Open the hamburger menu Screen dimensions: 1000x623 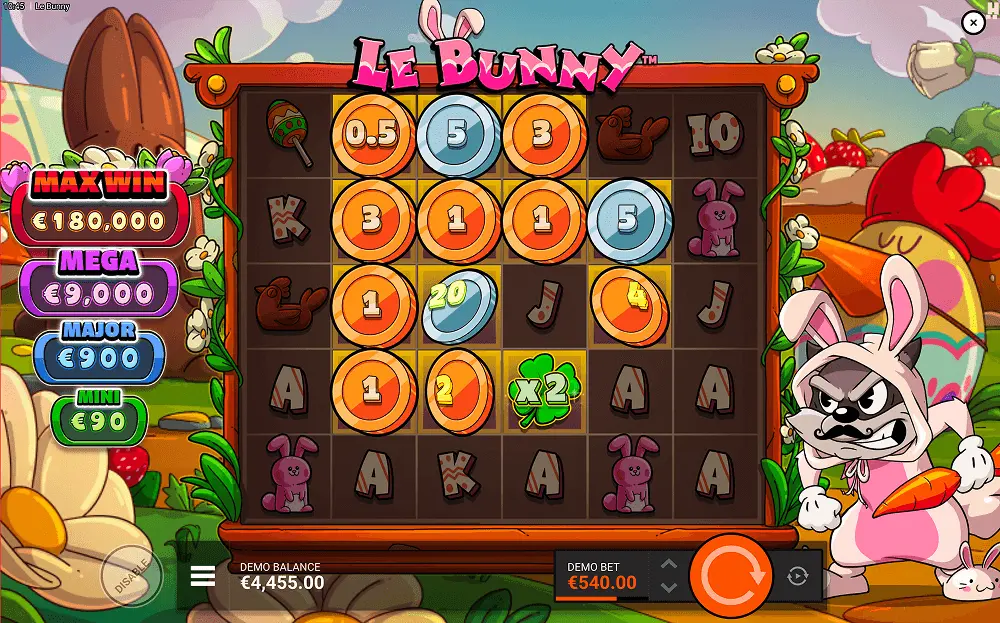203,576
